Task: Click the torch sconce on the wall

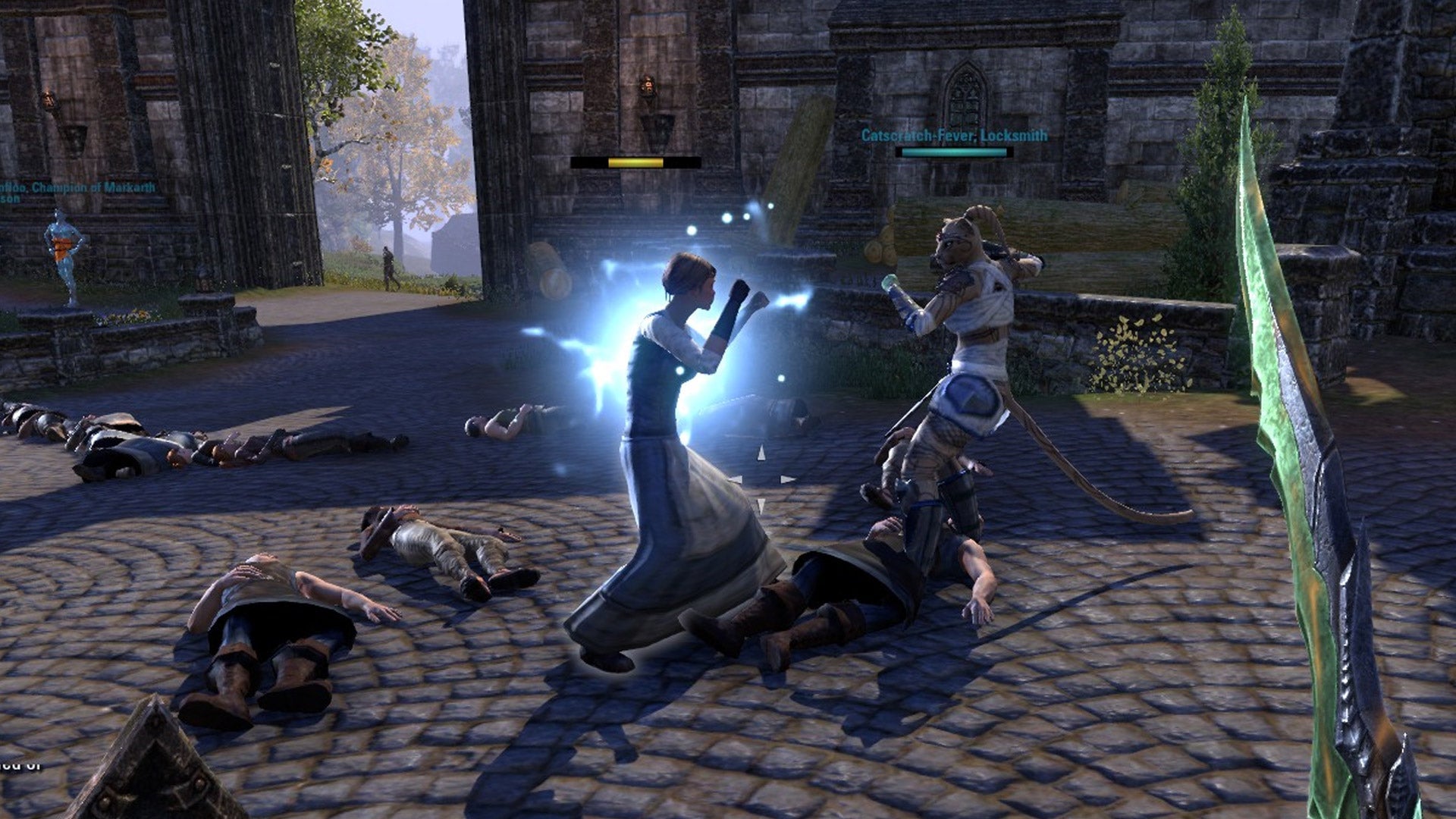Action: pos(648,85)
